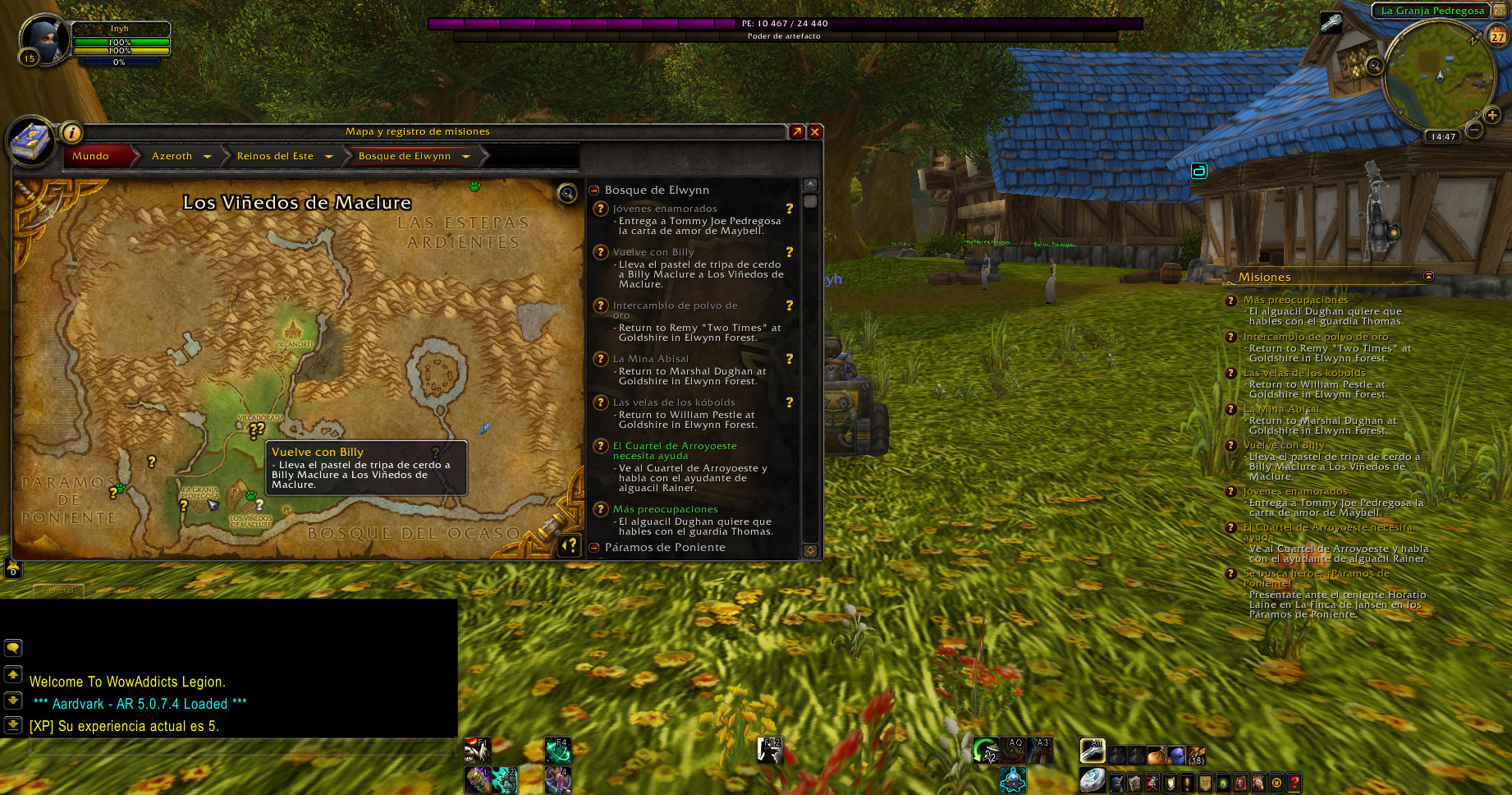Open the Bosque de Elwynn dropdown

[465, 156]
